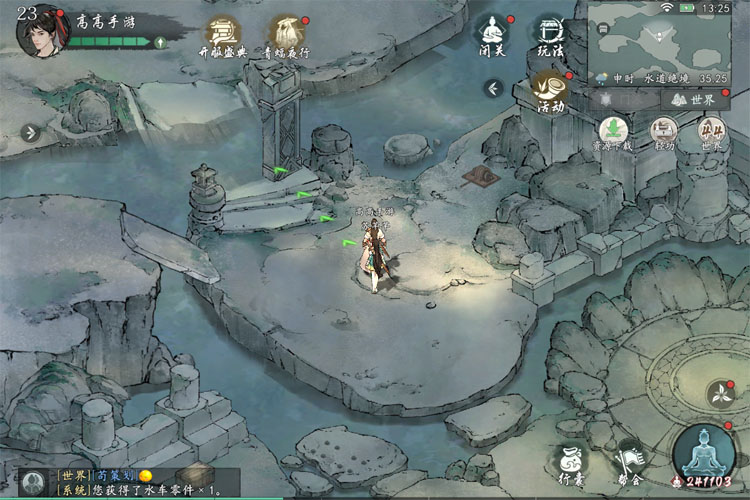Click the green arrow beside the energy bar
750x500 pixels.
click(x=160, y=42)
